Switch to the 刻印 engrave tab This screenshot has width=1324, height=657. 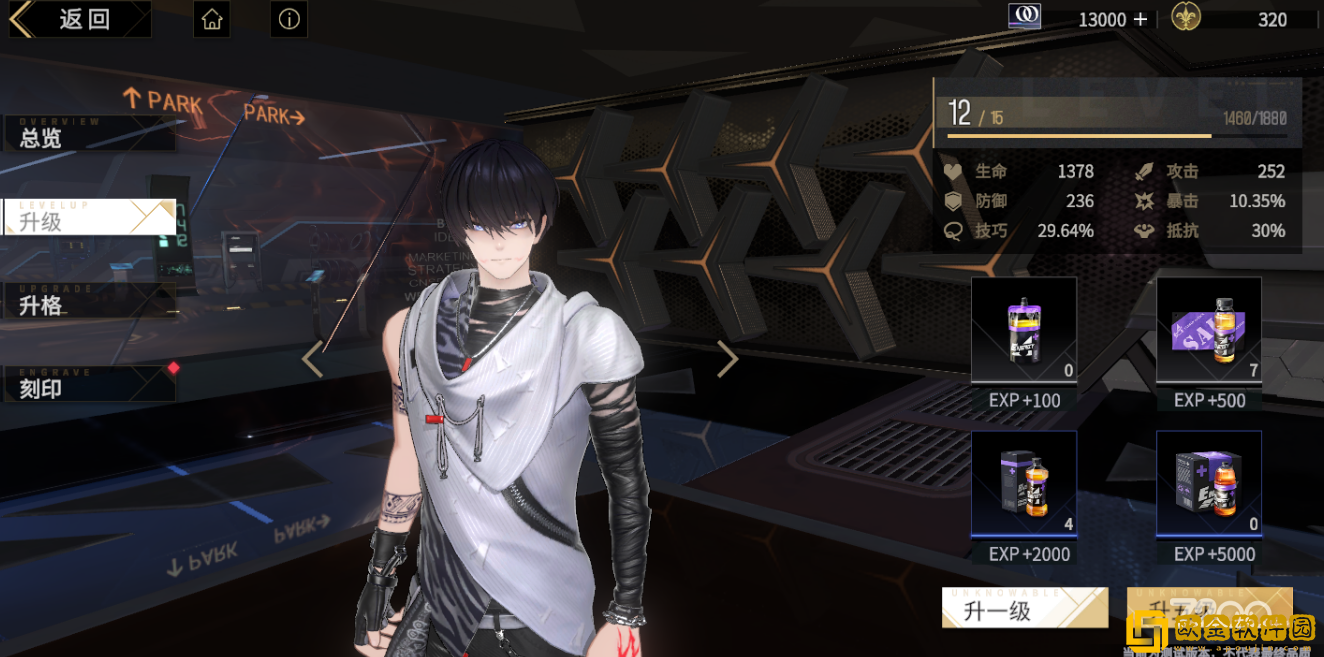click(88, 385)
